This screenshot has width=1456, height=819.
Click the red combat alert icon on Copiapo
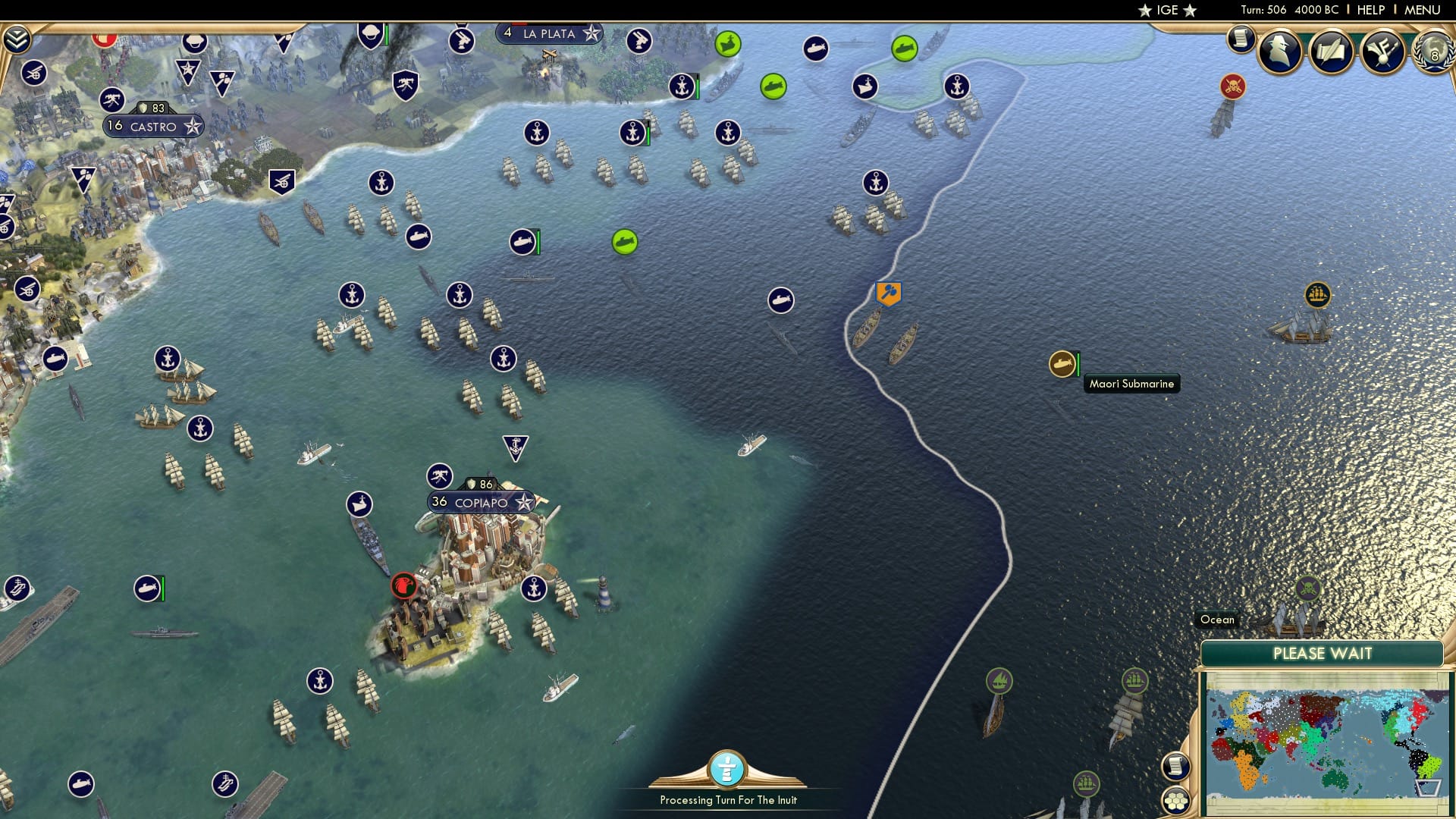(404, 585)
